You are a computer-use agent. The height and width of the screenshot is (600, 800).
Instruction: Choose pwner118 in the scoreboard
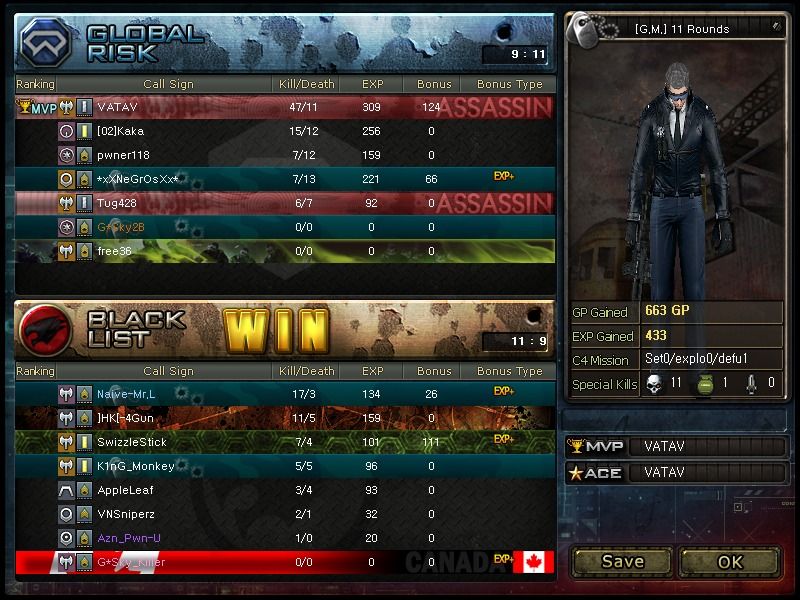pyautogui.click(x=285, y=155)
